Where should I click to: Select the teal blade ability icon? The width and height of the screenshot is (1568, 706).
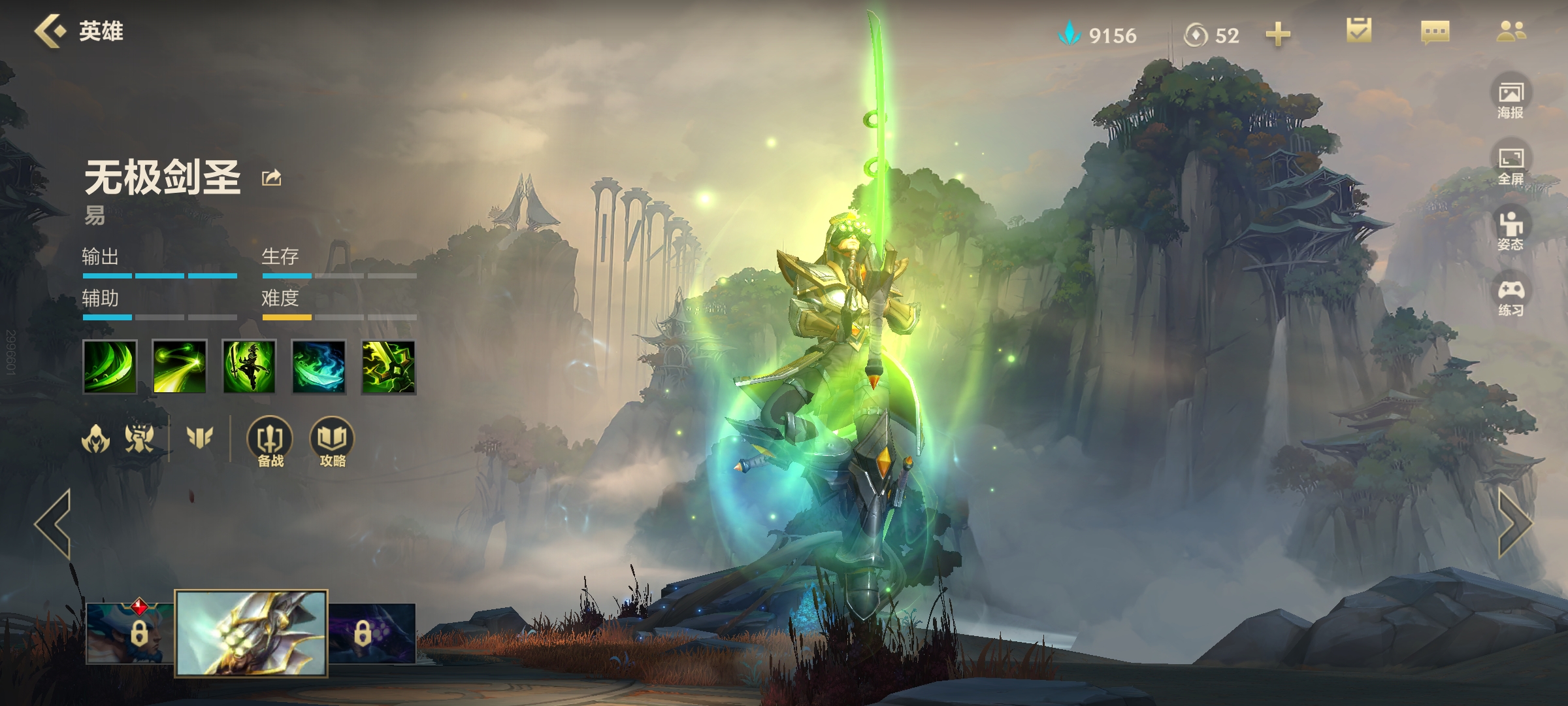tap(319, 367)
